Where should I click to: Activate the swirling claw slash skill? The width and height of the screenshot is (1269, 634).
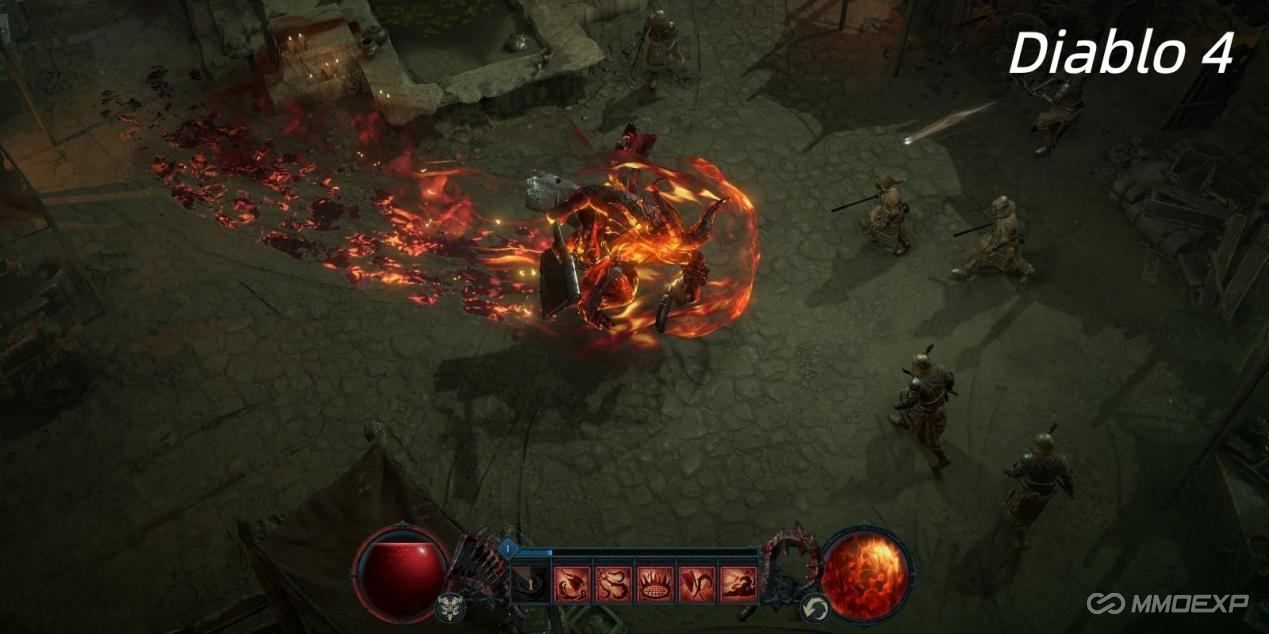pos(573,584)
